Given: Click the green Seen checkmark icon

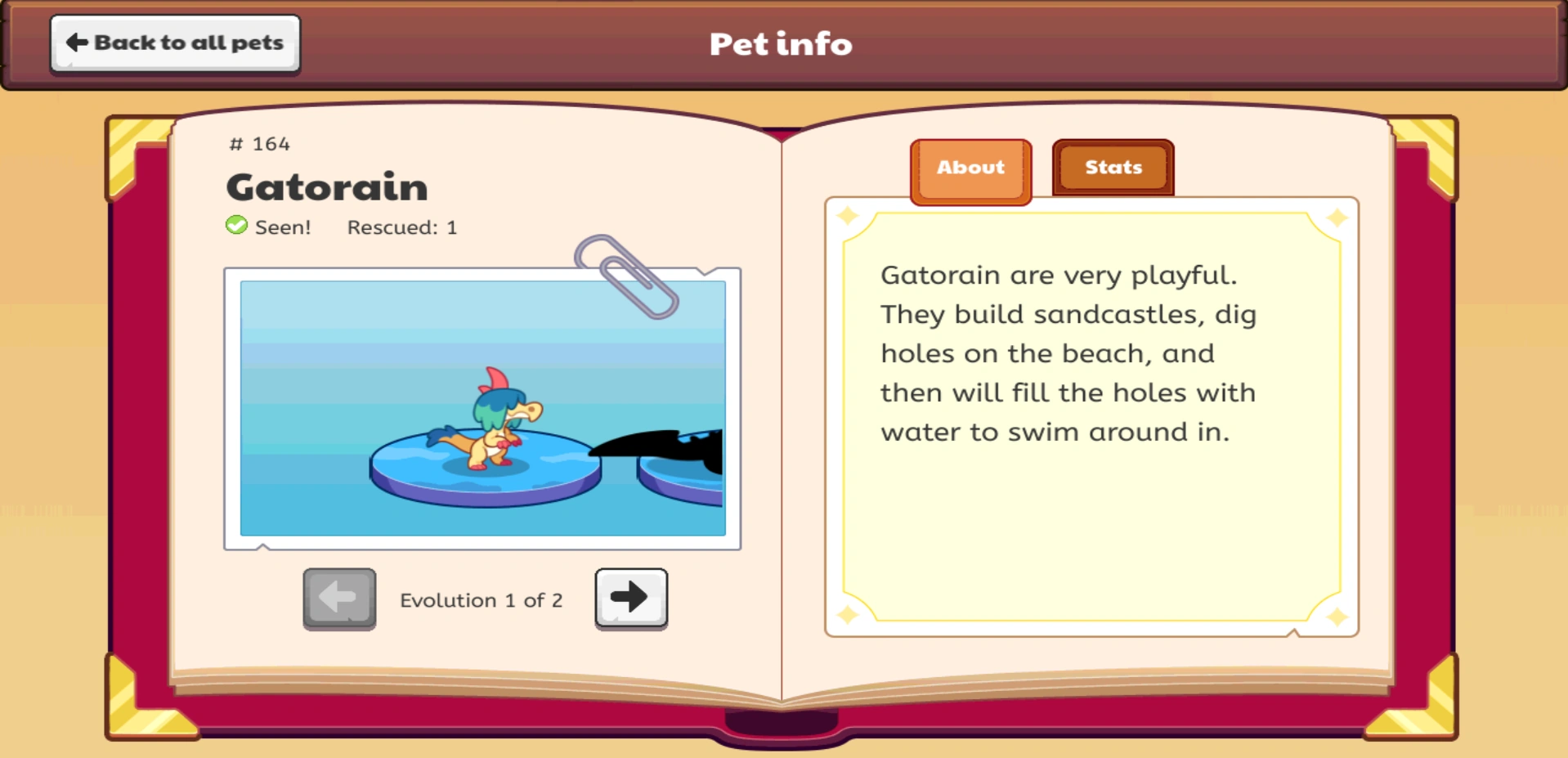Looking at the screenshot, I should point(235,227).
